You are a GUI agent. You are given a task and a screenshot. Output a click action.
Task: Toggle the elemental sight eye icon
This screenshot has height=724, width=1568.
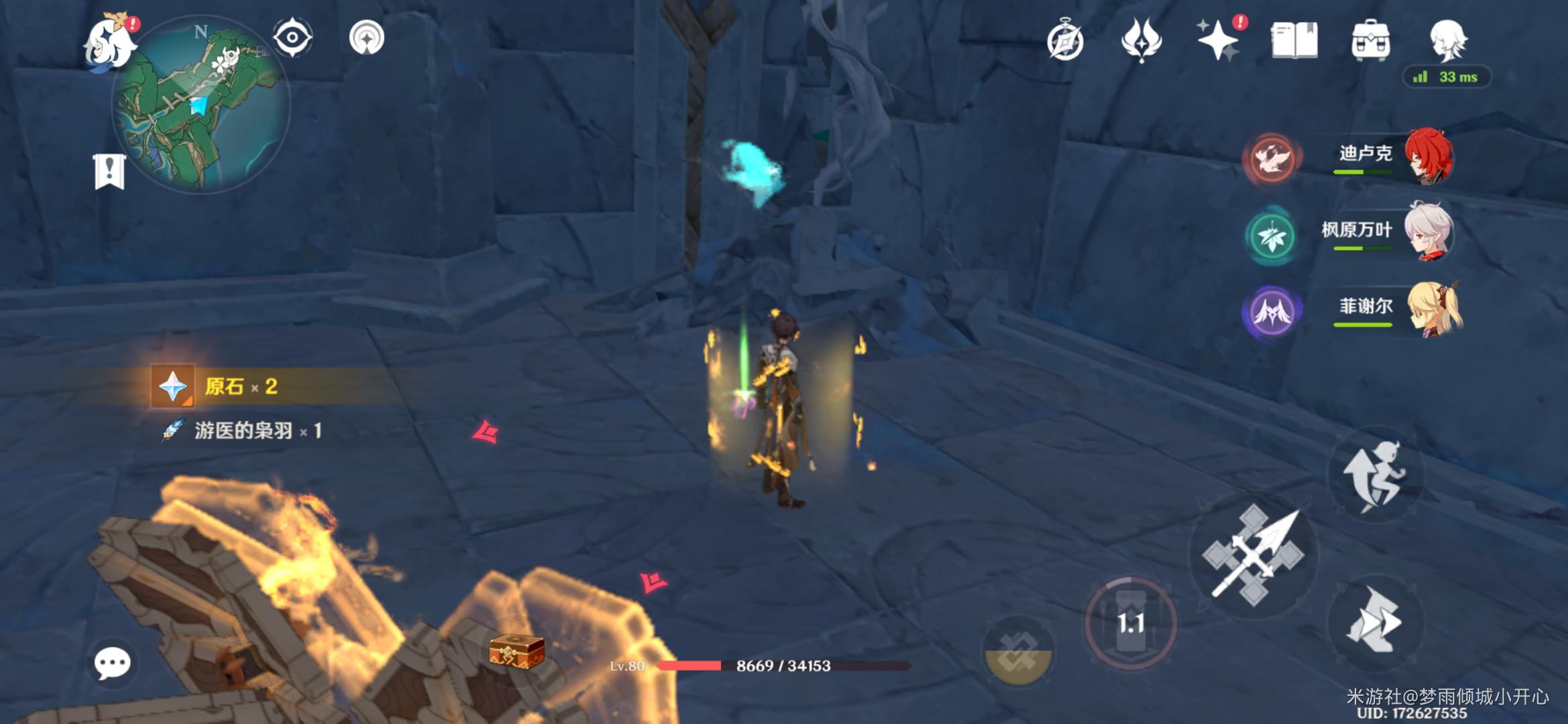point(293,38)
